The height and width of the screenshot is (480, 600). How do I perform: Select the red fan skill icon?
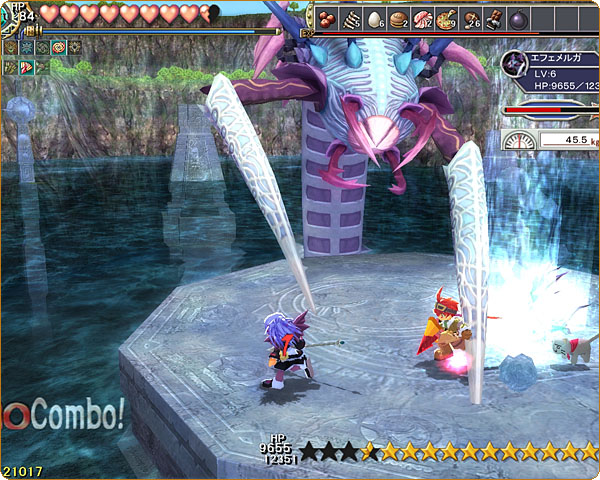click(26, 67)
